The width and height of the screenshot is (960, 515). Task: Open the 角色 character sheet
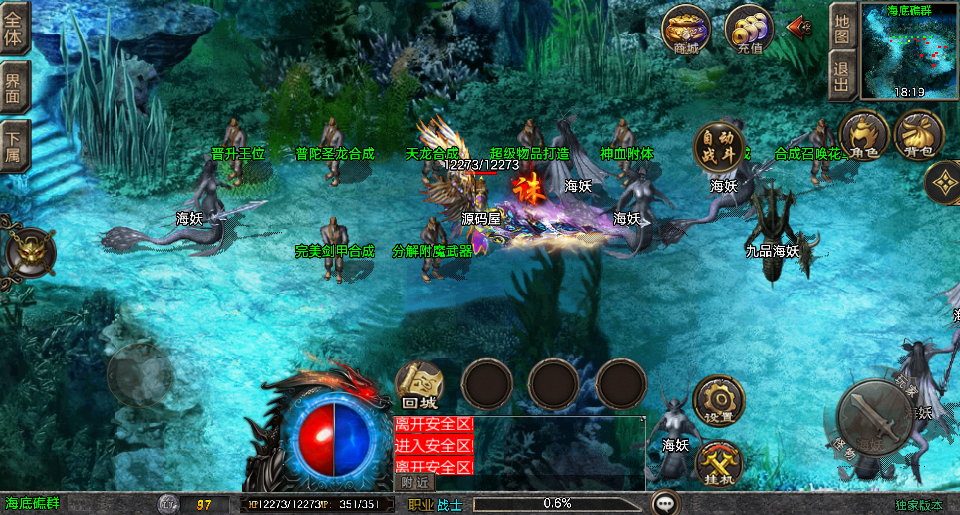click(x=864, y=136)
